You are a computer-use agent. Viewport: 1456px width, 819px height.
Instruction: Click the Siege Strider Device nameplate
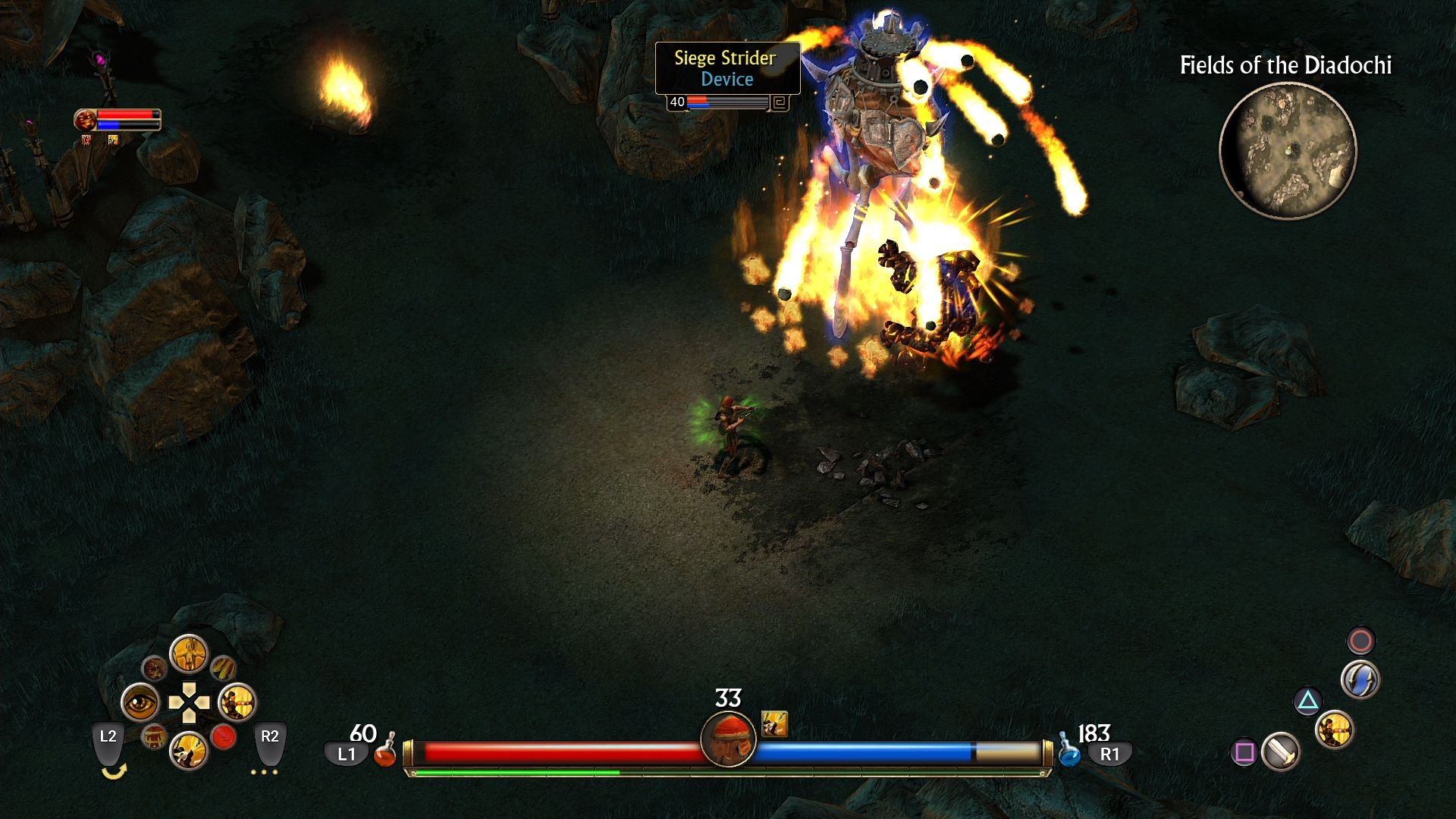[x=726, y=68]
